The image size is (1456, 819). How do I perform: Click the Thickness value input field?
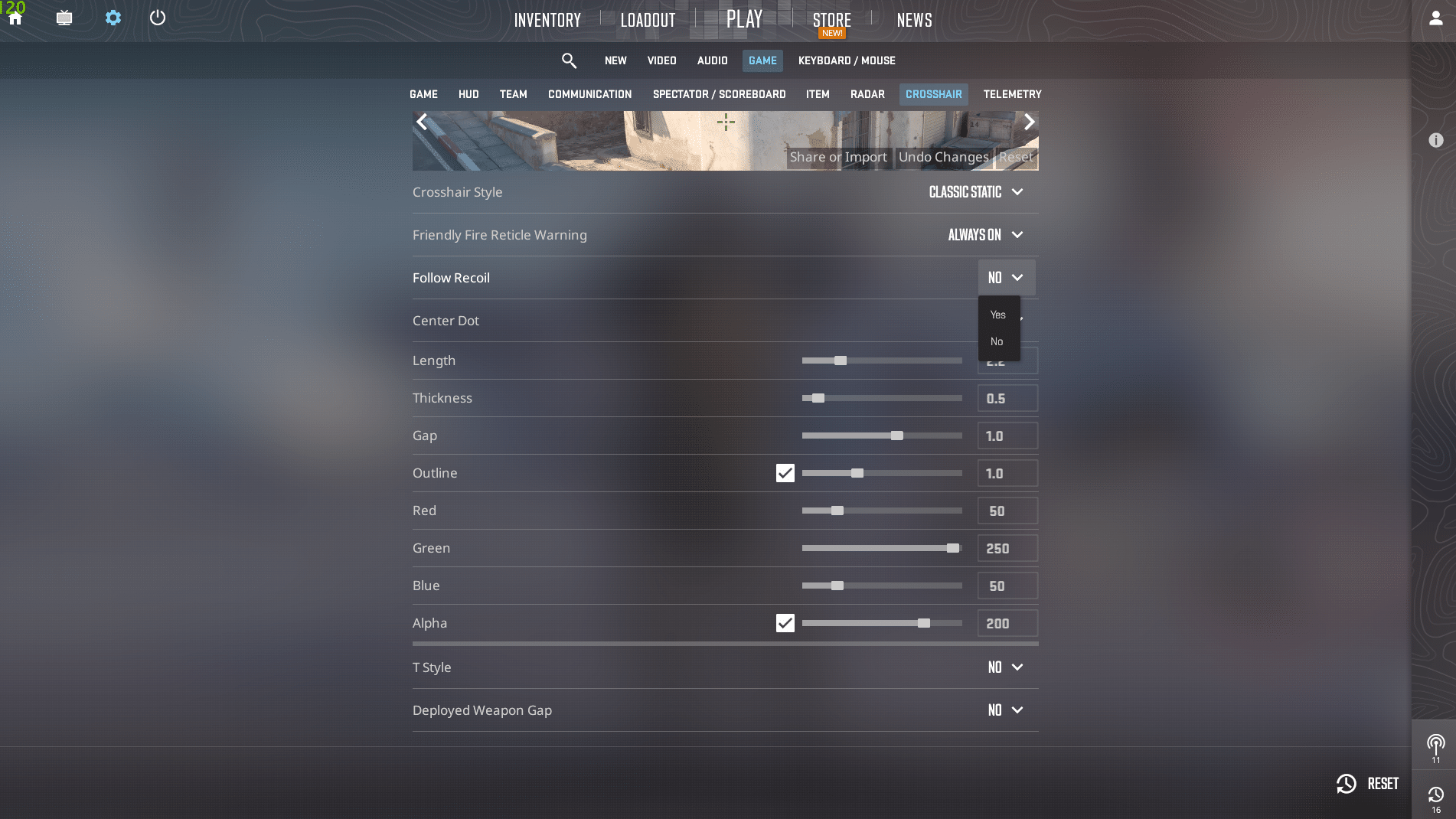(1007, 398)
